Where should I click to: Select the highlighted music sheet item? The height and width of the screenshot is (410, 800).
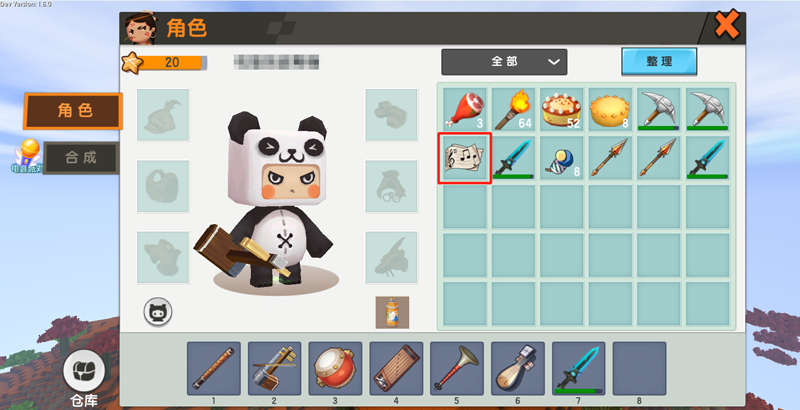click(465, 158)
